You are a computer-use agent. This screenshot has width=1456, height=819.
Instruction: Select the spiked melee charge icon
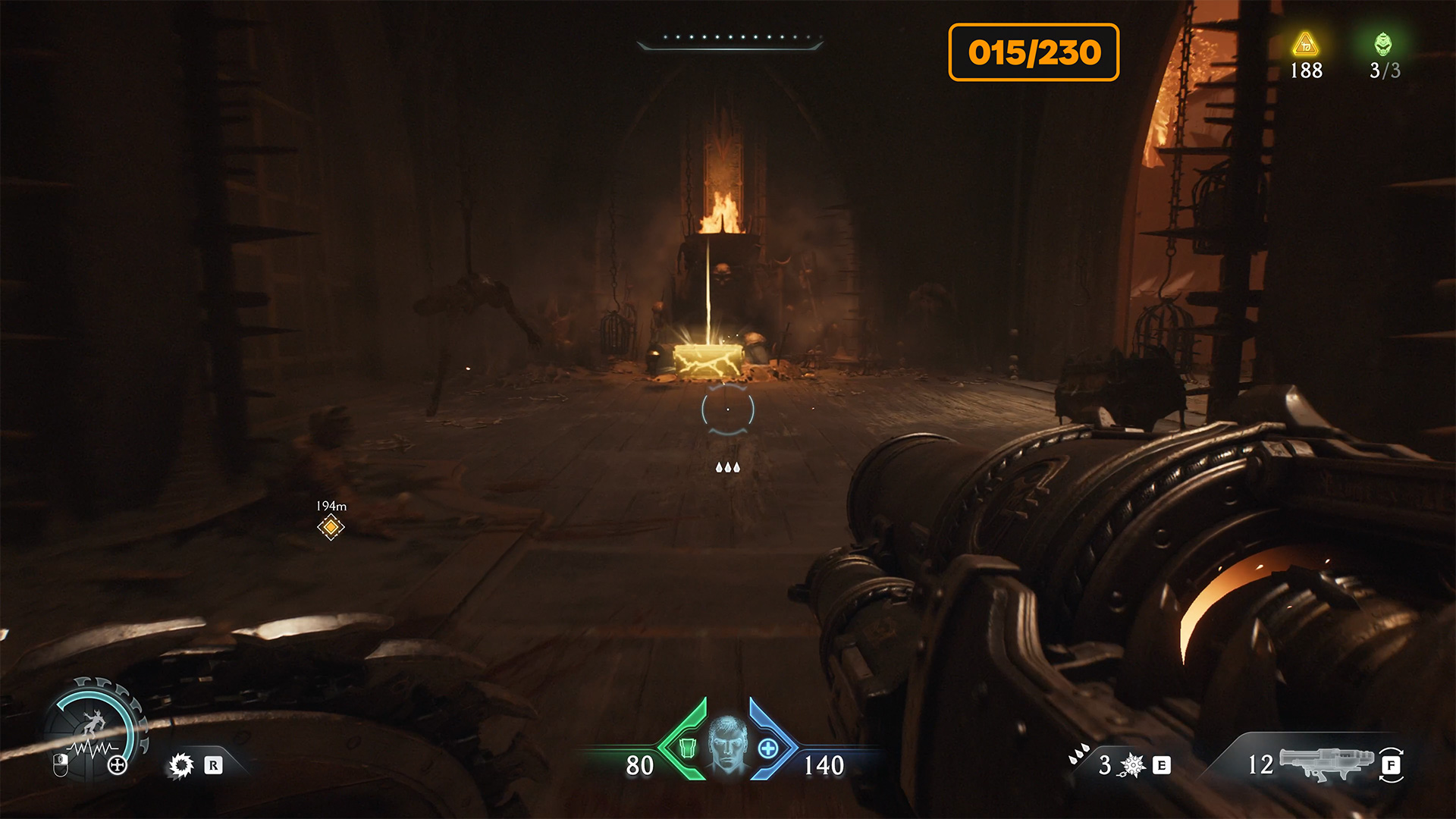pos(1133,765)
